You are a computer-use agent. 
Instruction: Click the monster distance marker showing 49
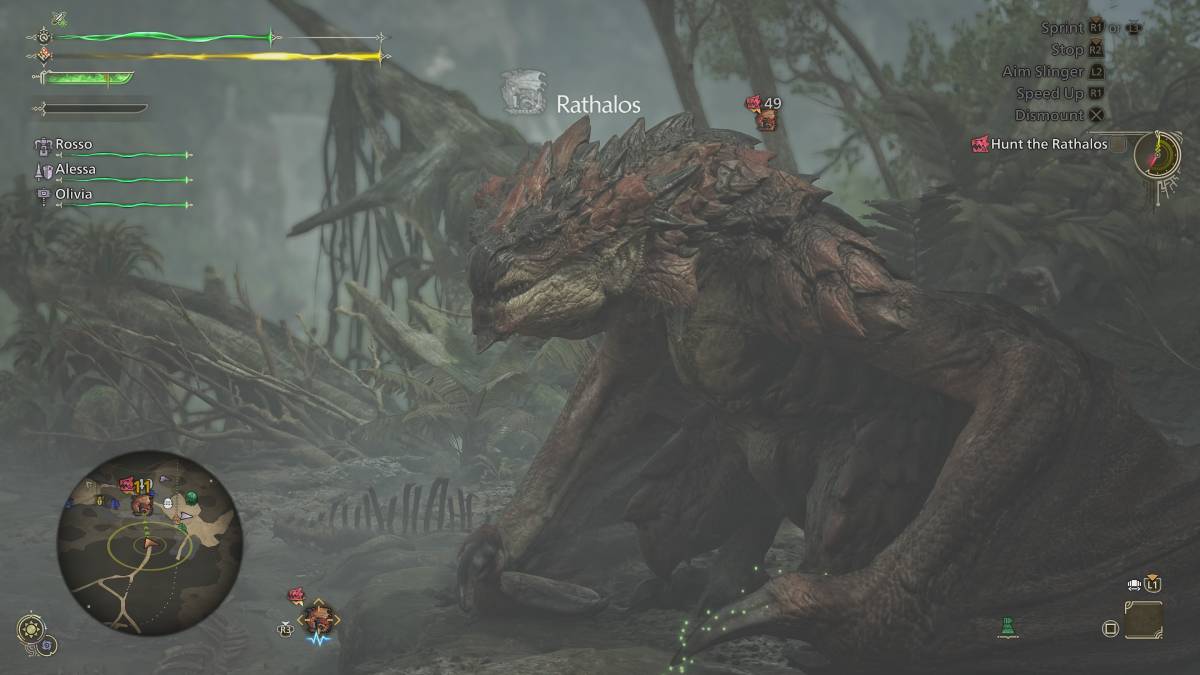click(x=765, y=112)
